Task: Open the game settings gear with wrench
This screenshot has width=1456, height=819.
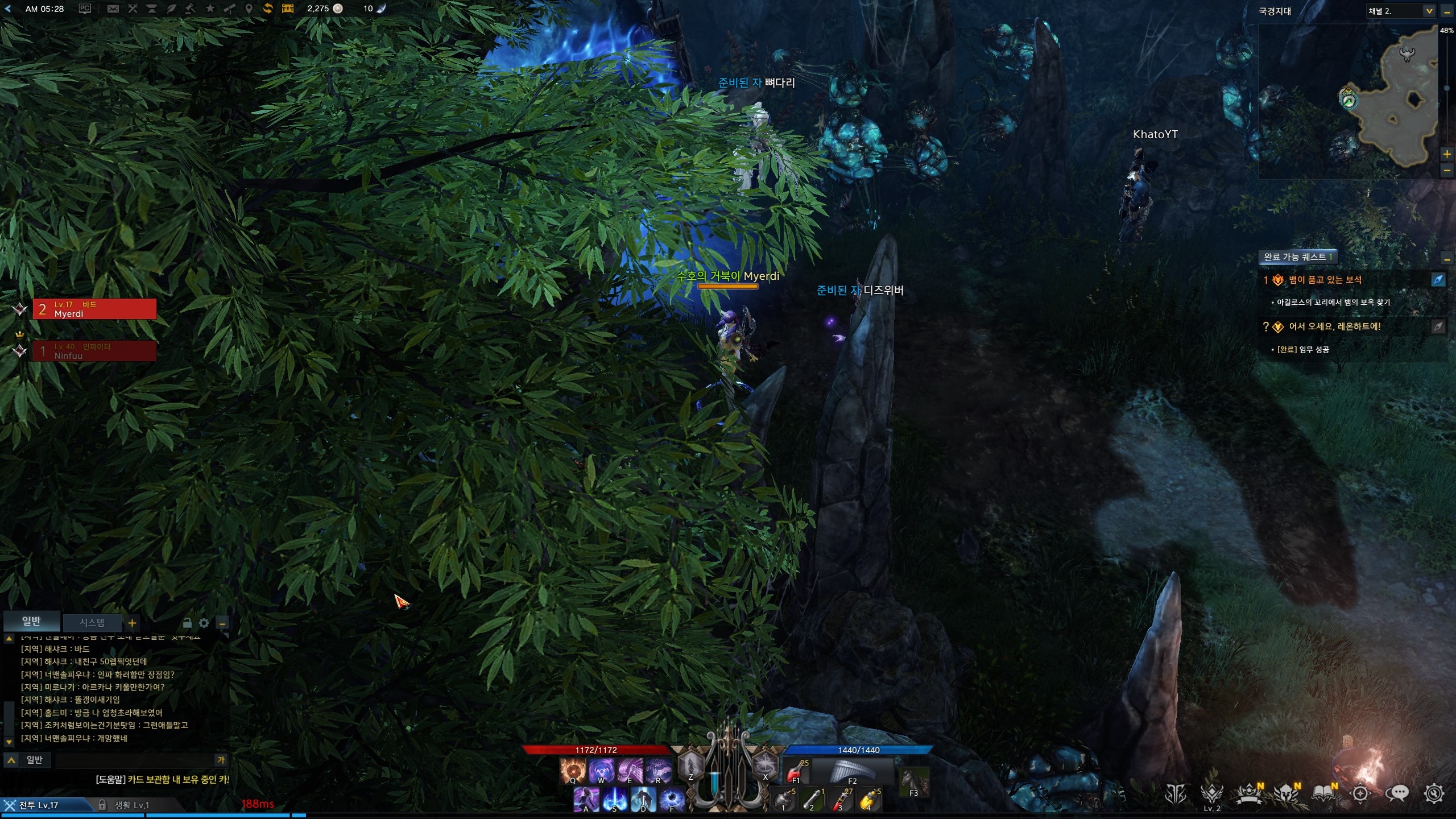Action: pyautogui.click(x=1434, y=793)
